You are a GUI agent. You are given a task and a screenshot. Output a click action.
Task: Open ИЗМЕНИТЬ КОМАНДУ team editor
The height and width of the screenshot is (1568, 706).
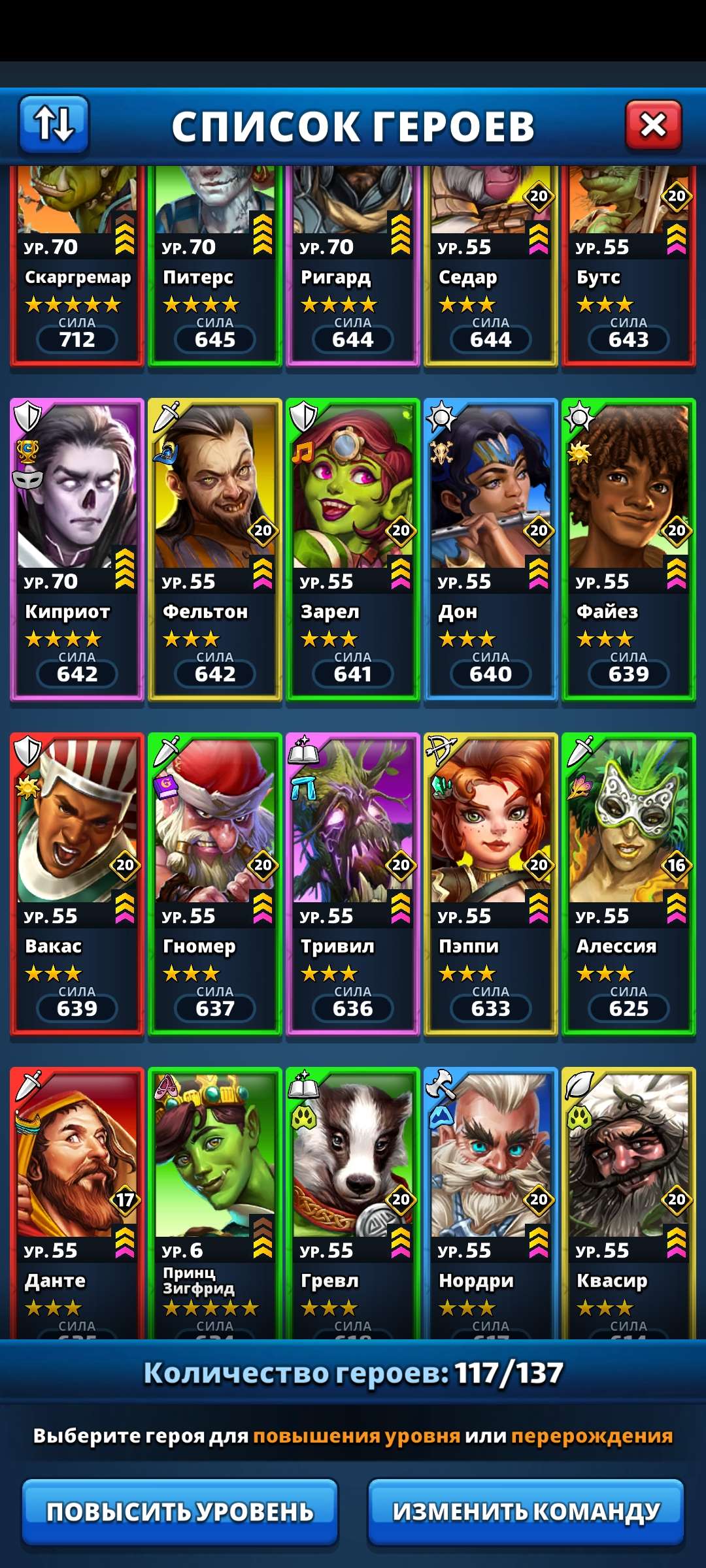pyautogui.click(x=526, y=1511)
